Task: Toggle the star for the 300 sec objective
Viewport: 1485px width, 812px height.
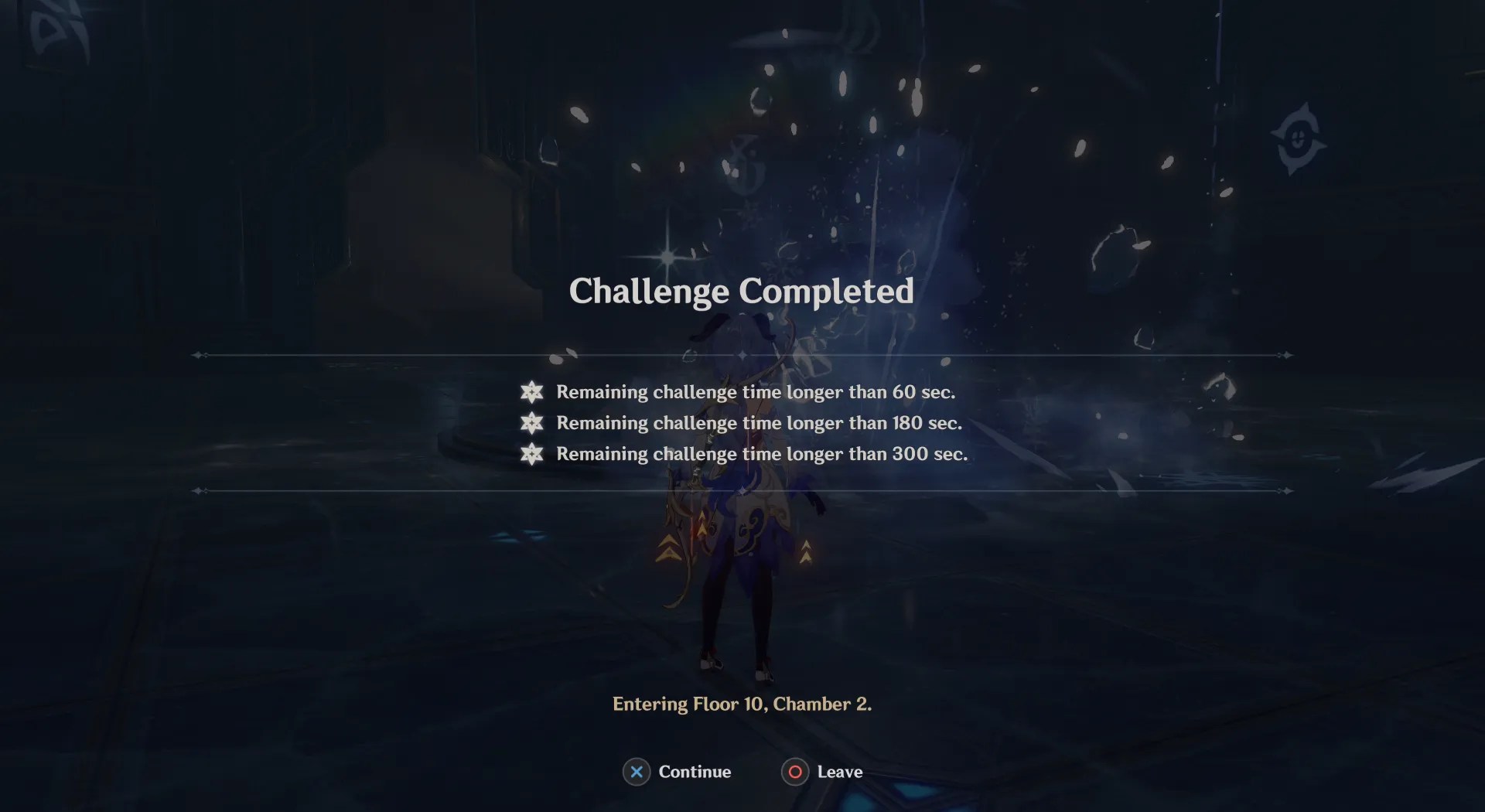Action: click(531, 455)
